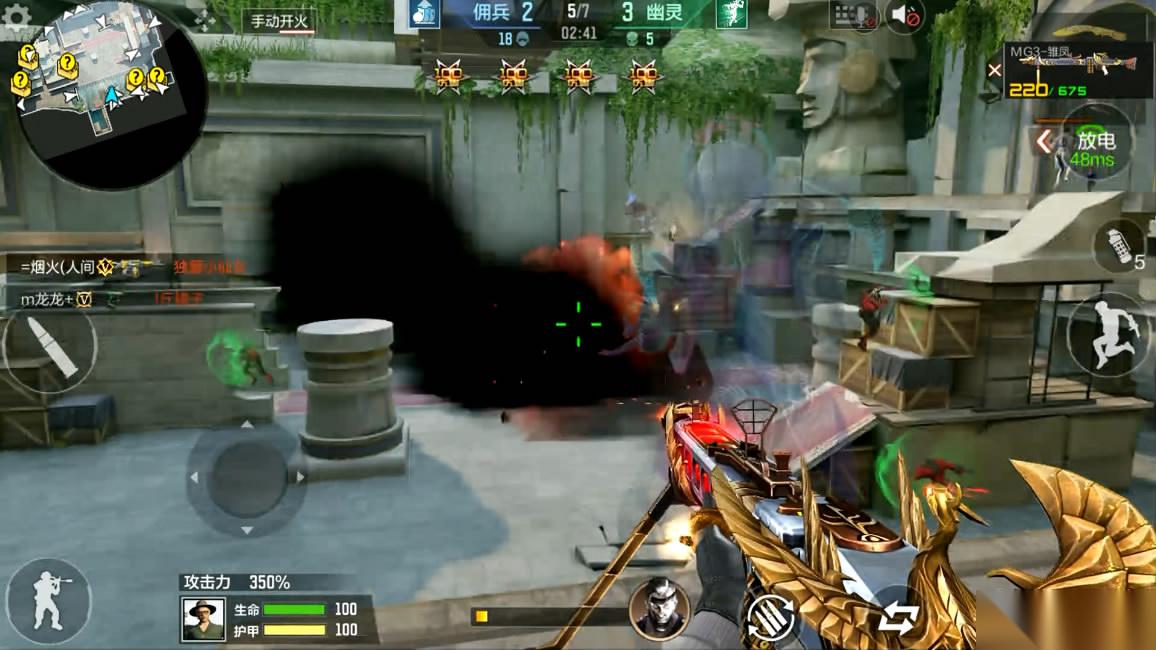
Task: Tap the ghost team icon on the scoreboard
Action: [731, 13]
